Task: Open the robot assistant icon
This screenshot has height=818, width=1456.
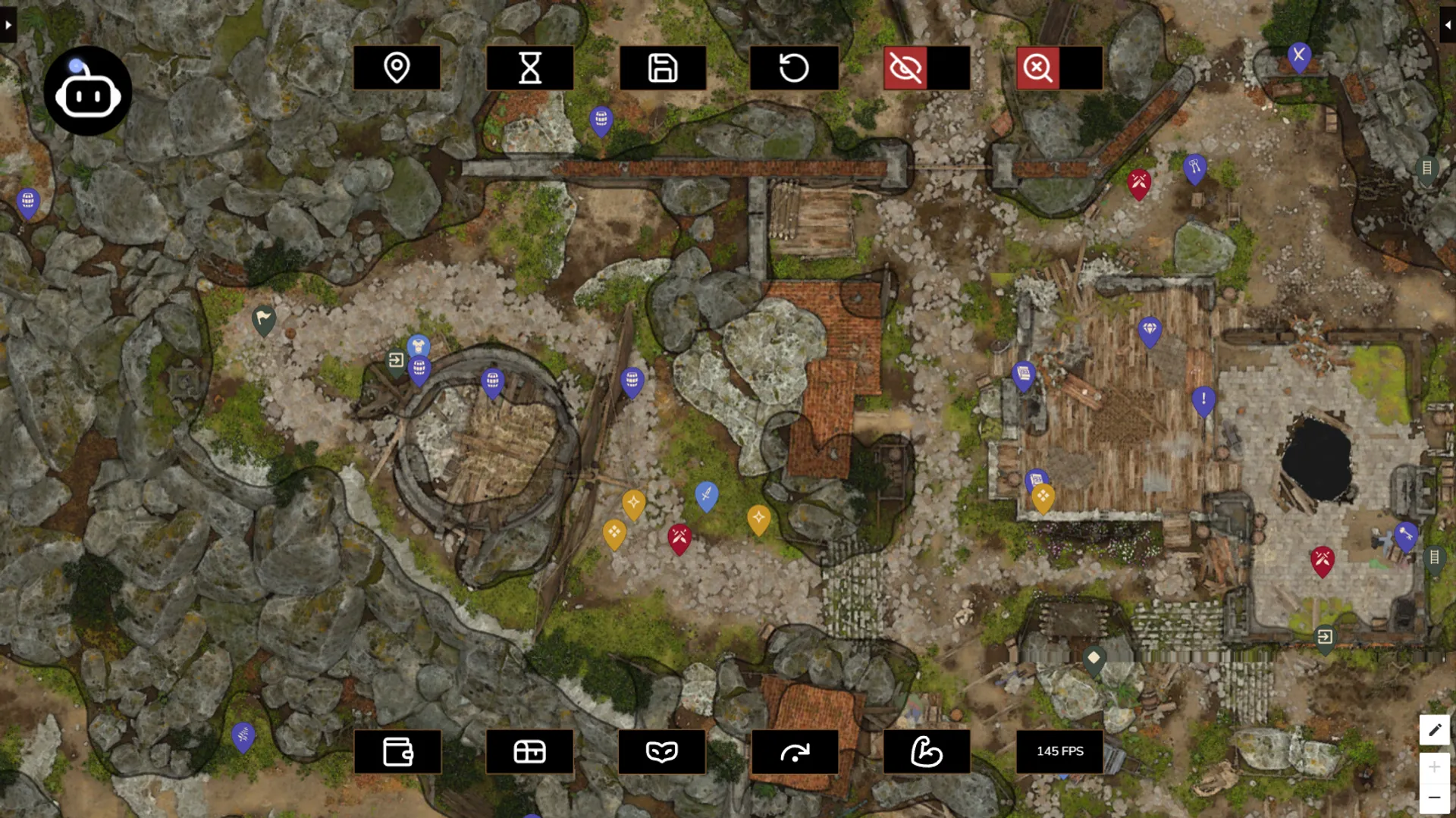Action: coord(88,92)
